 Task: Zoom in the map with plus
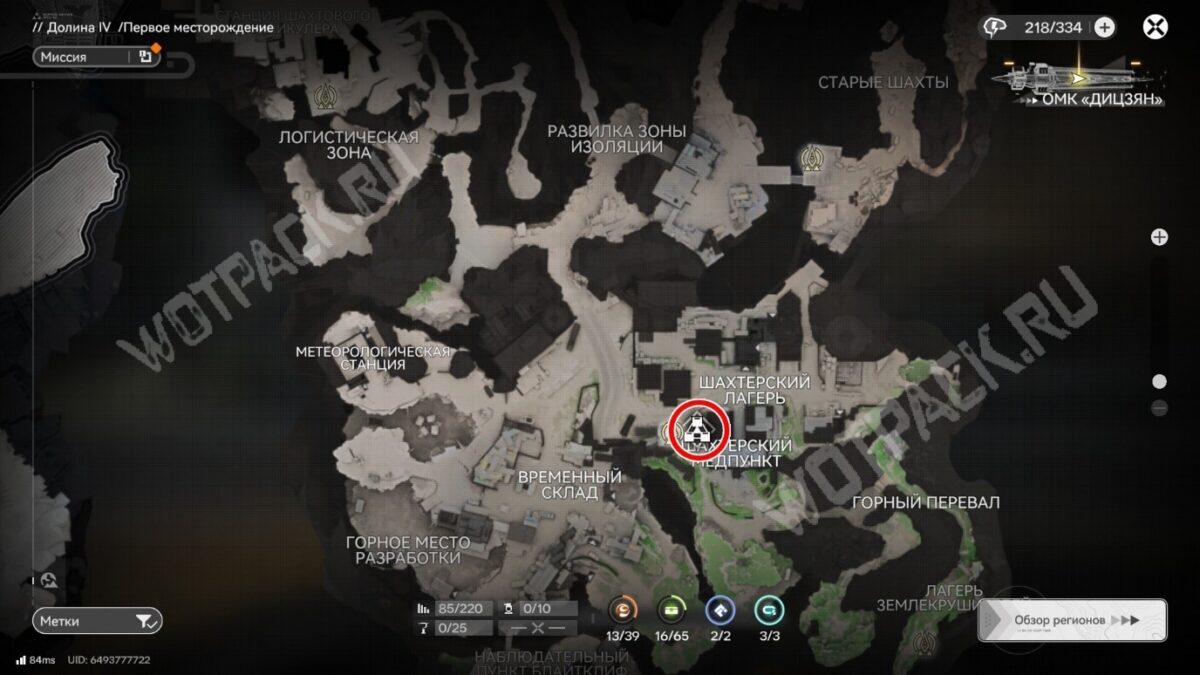[x=1159, y=237]
